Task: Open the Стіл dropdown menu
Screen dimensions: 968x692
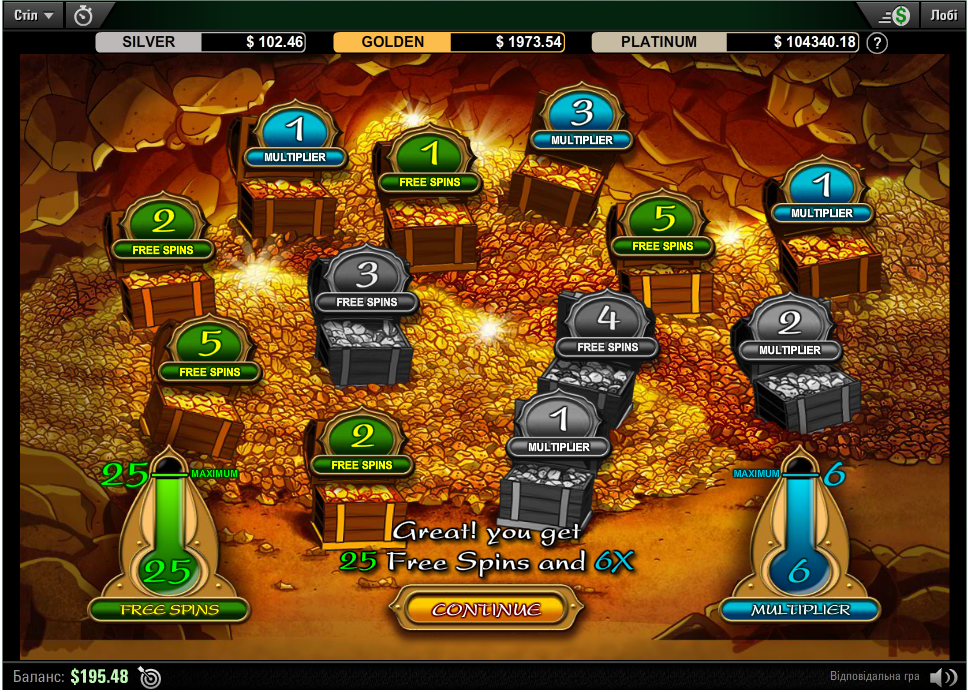Action: pos(34,15)
